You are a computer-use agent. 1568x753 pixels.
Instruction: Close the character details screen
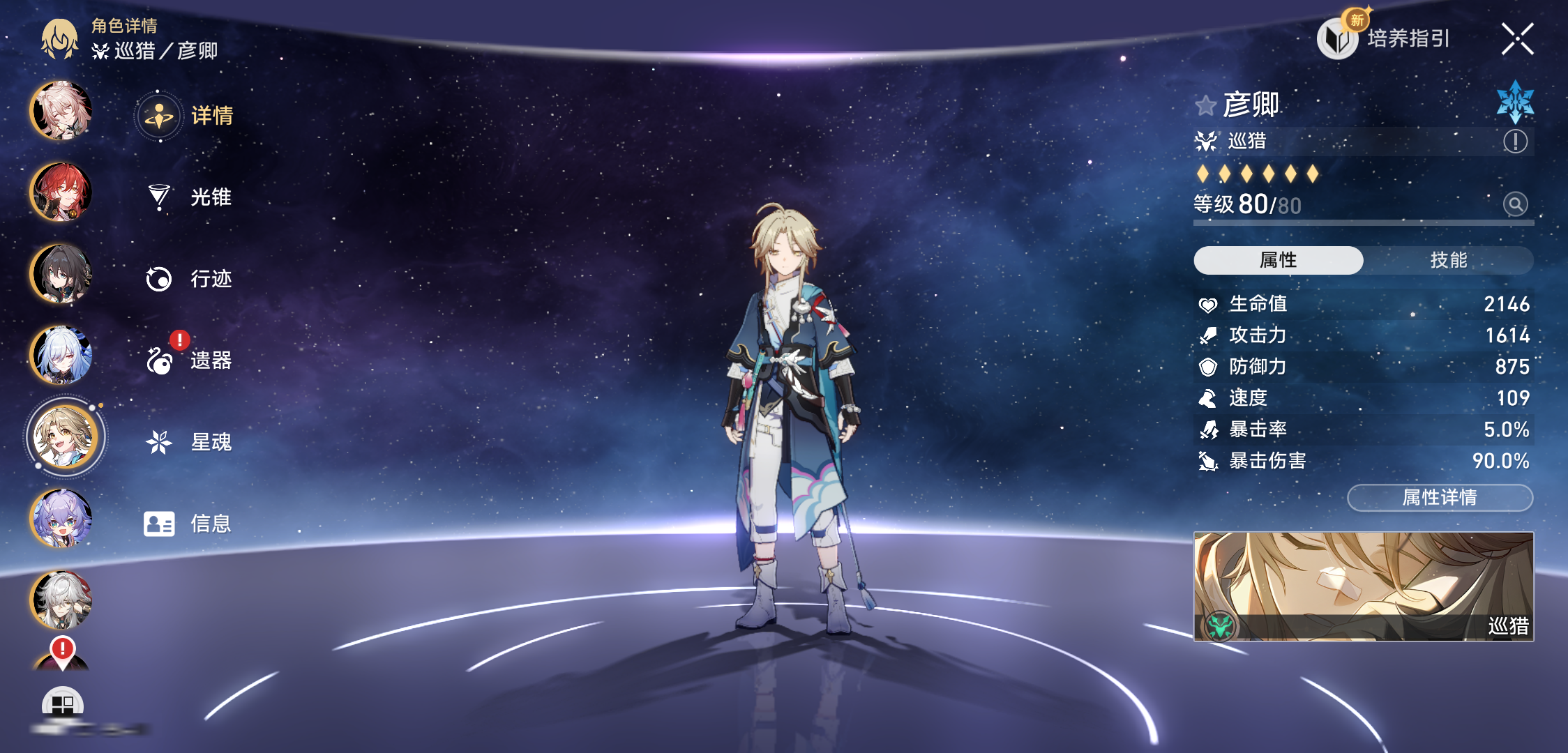tap(1517, 39)
